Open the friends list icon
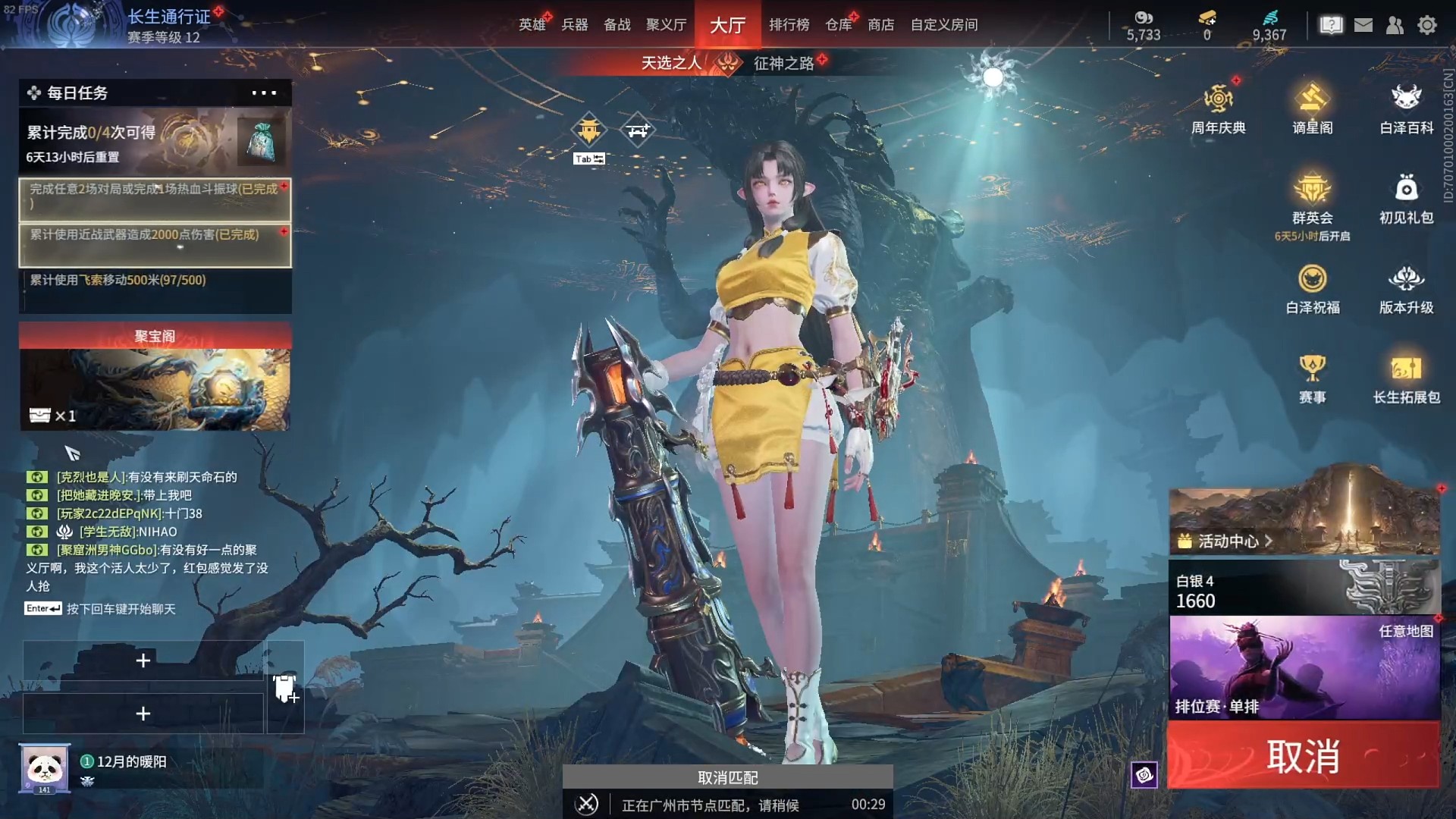Screen dimensions: 1456x819 [x=1395, y=25]
